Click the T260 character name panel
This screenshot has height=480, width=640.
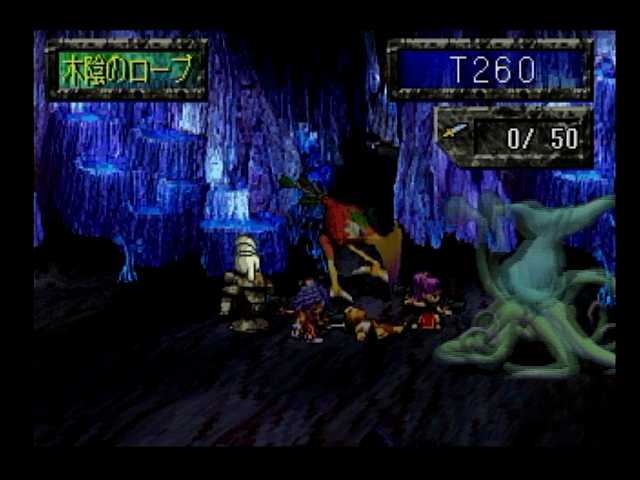click(x=491, y=69)
